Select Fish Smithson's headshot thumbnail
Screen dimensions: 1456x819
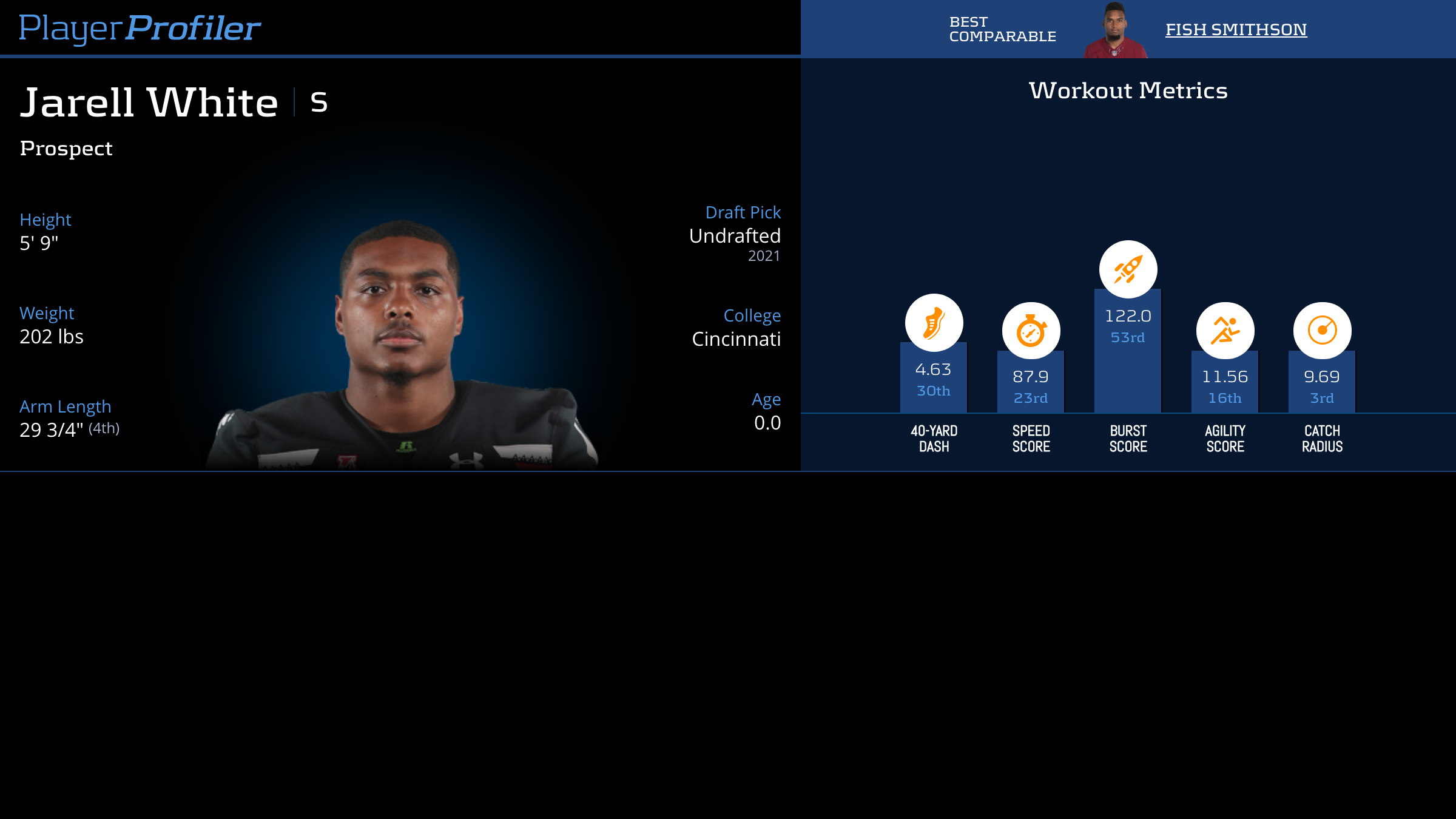(x=1115, y=30)
